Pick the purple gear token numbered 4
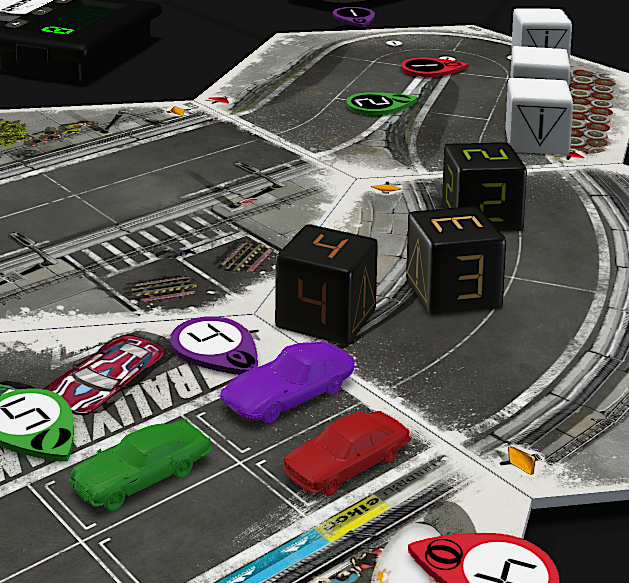The height and width of the screenshot is (583, 629). click(x=213, y=340)
